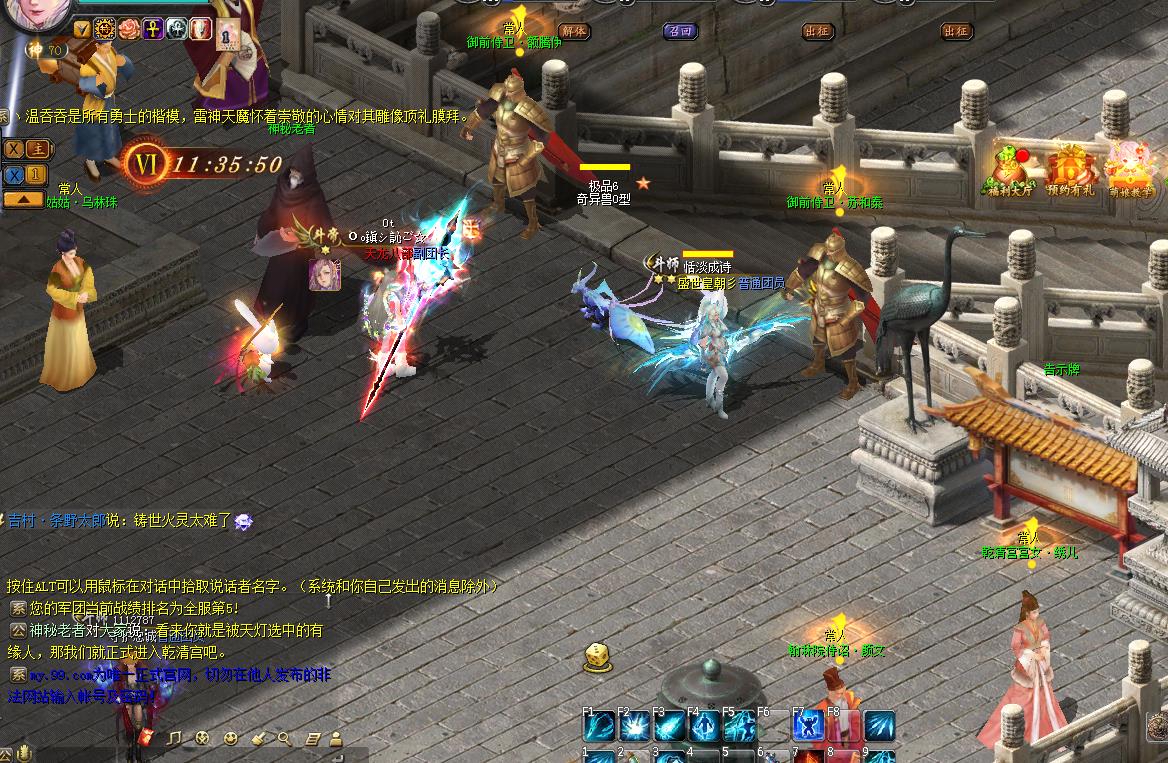
Task: Click the magnifying glass search icon
Action: [284, 738]
